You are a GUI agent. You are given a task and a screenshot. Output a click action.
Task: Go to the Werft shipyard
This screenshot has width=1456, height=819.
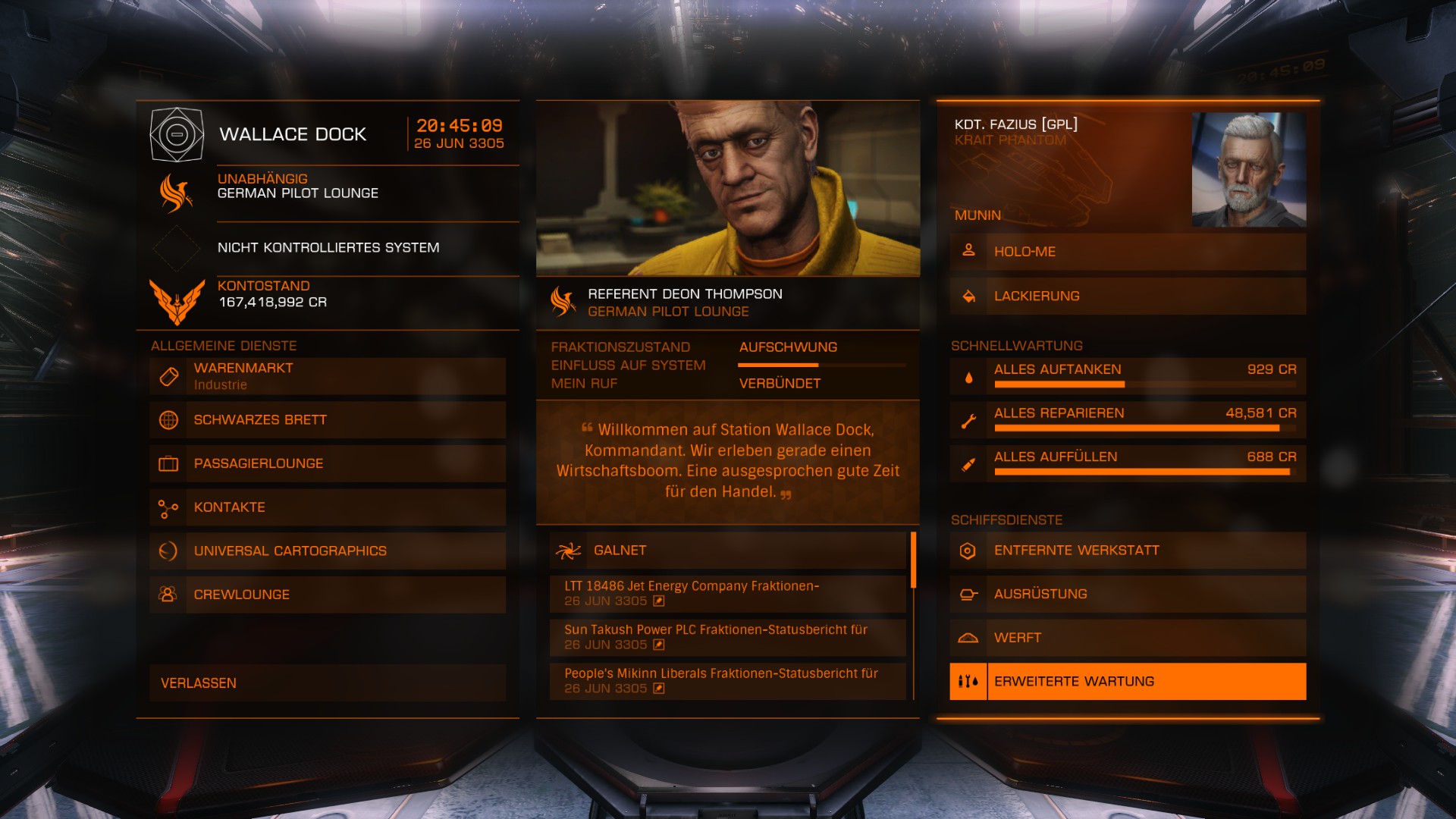[x=1128, y=638]
